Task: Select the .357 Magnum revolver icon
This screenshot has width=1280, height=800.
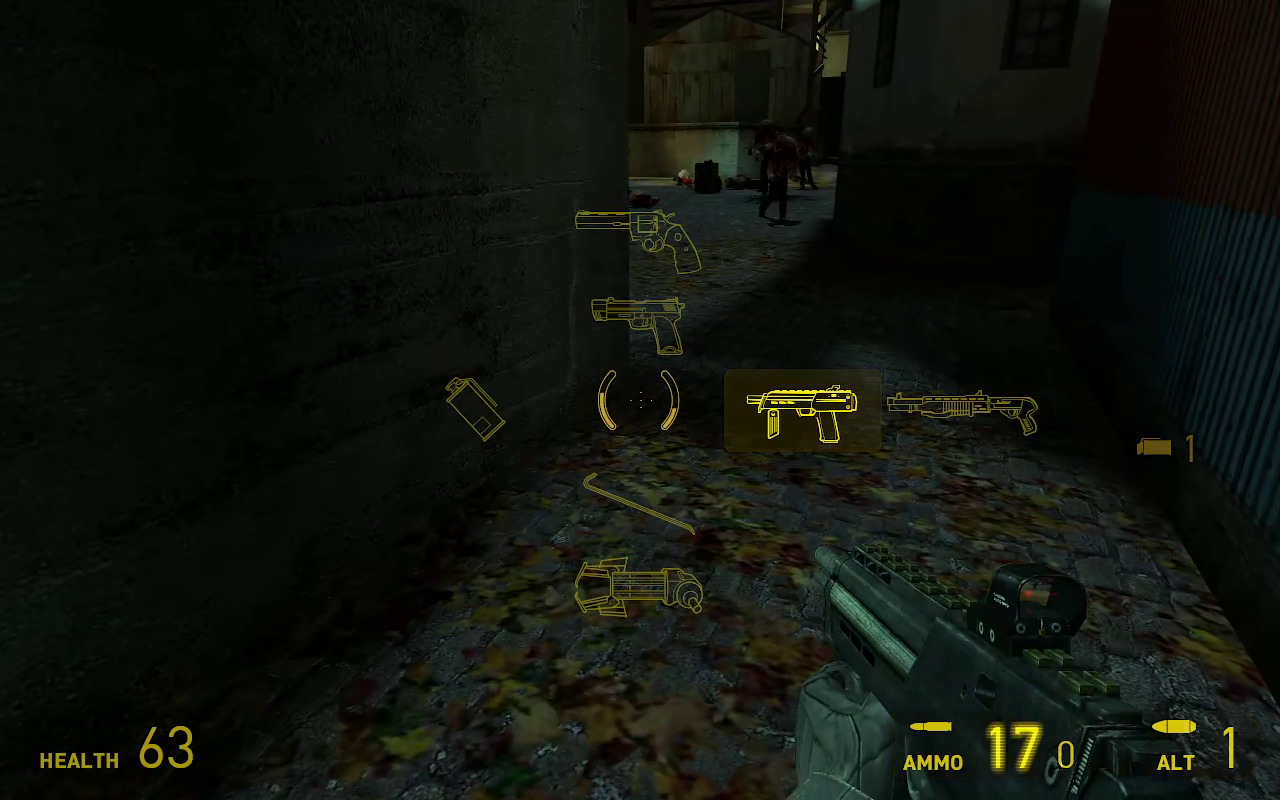Action: tap(640, 240)
